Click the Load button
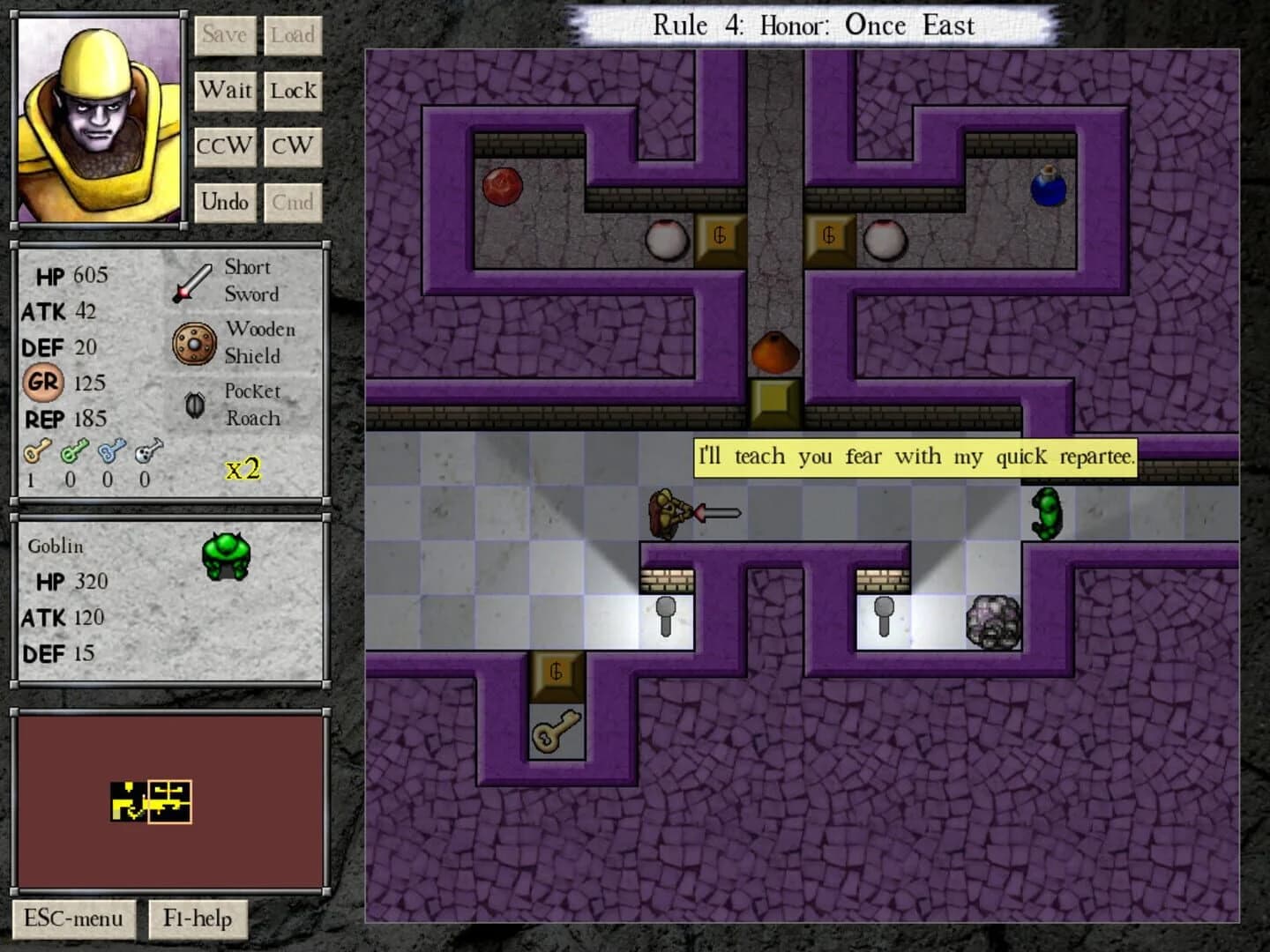The width and height of the screenshot is (1270, 952). [x=294, y=35]
